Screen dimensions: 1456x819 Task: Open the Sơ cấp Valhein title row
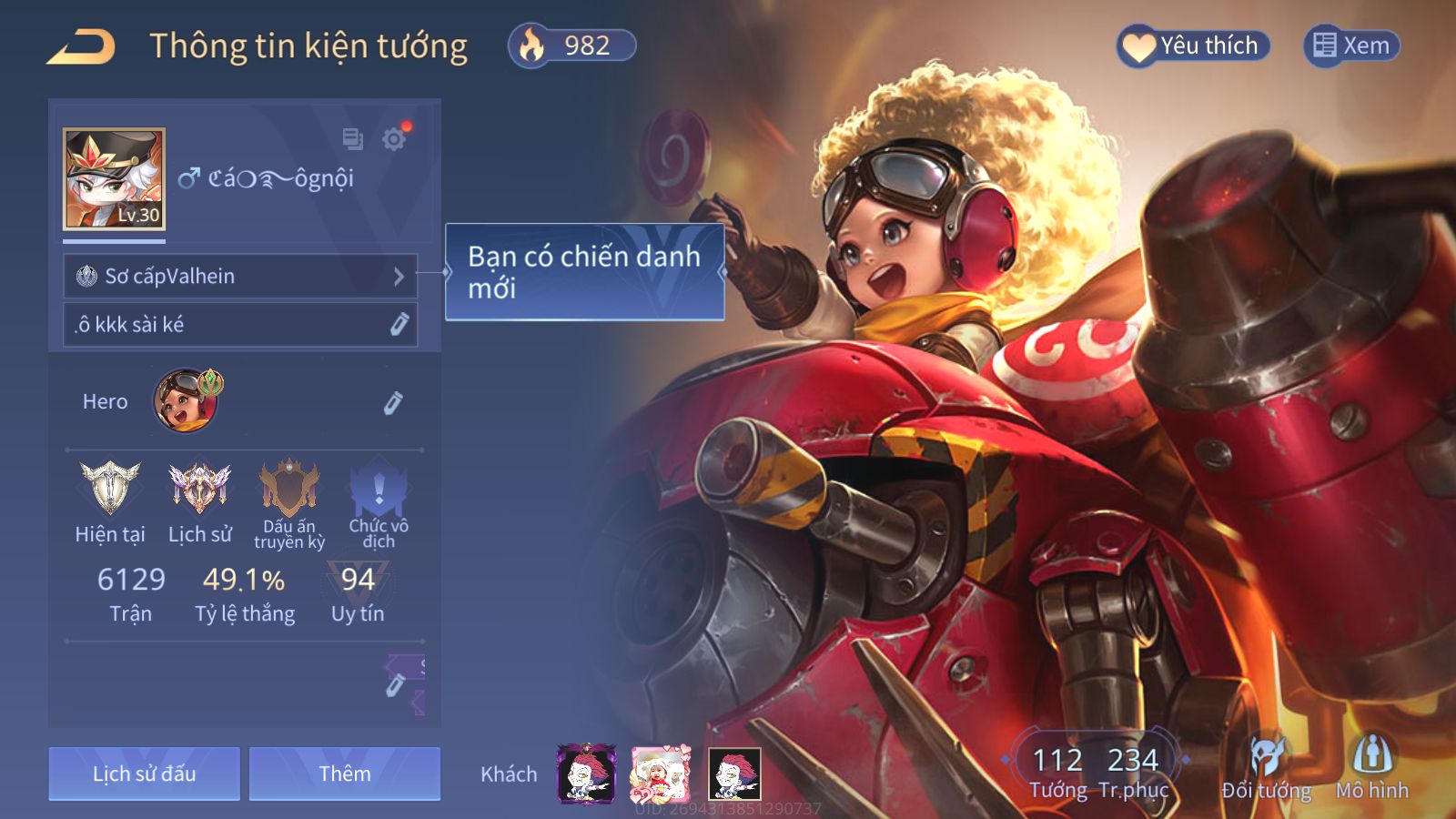[x=240, y=276]
